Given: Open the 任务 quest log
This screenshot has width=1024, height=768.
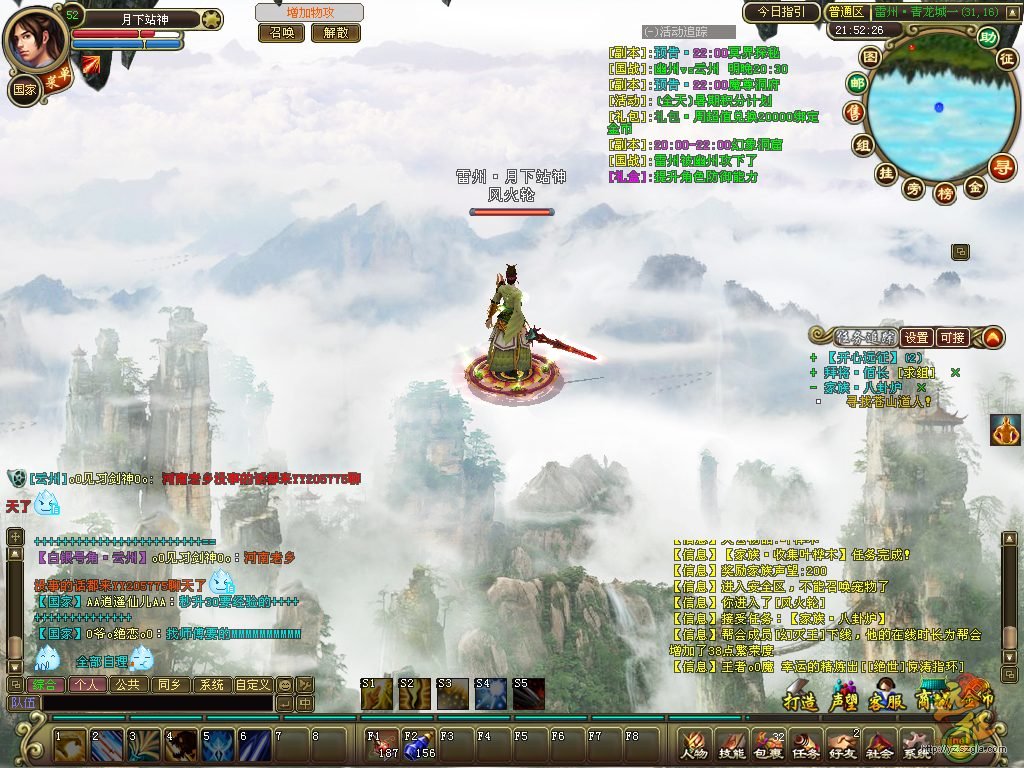Looking at the screenshot, I should 805,744.
